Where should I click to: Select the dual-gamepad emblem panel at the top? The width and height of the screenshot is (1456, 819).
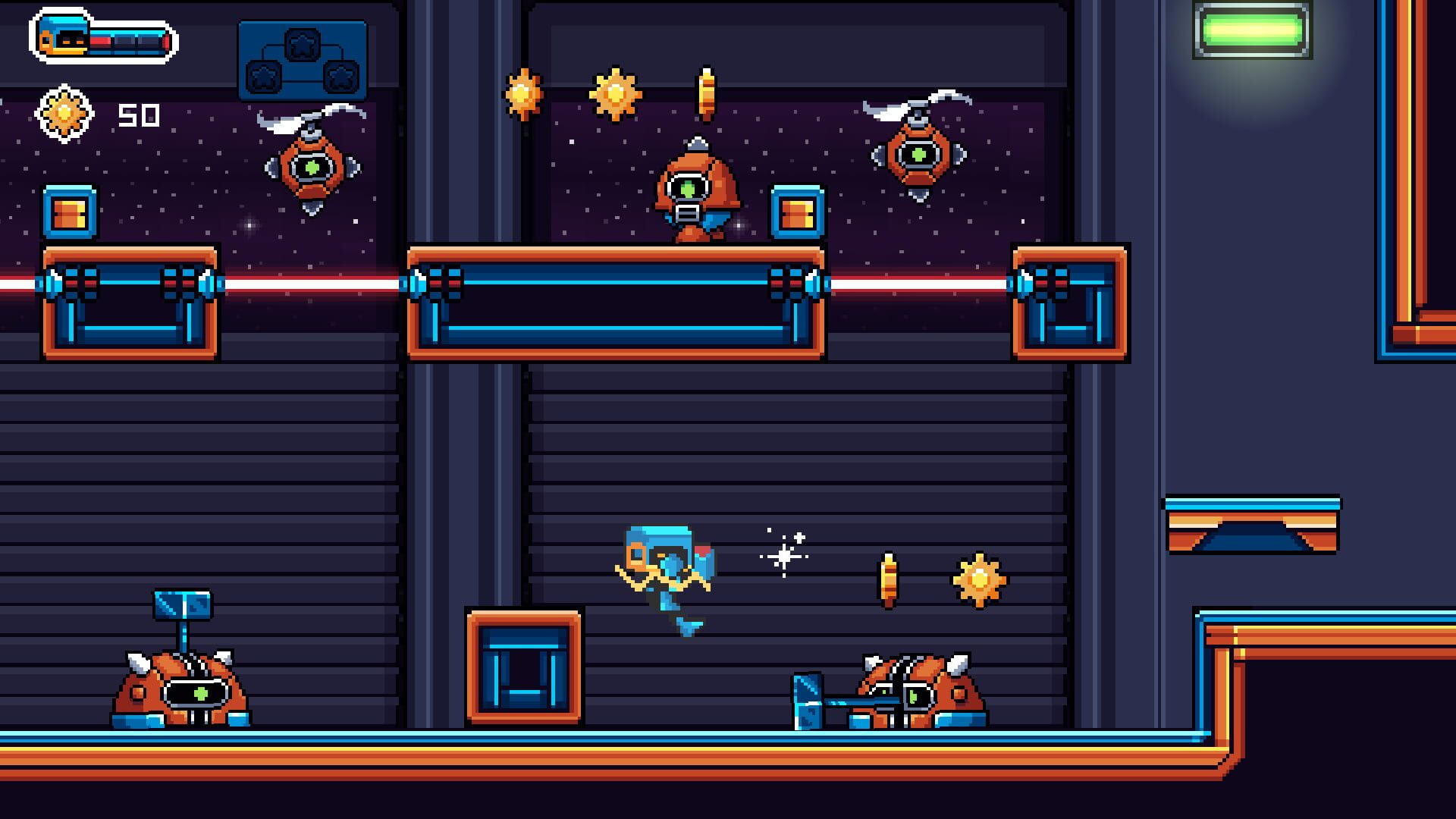[x=302, y=57]
